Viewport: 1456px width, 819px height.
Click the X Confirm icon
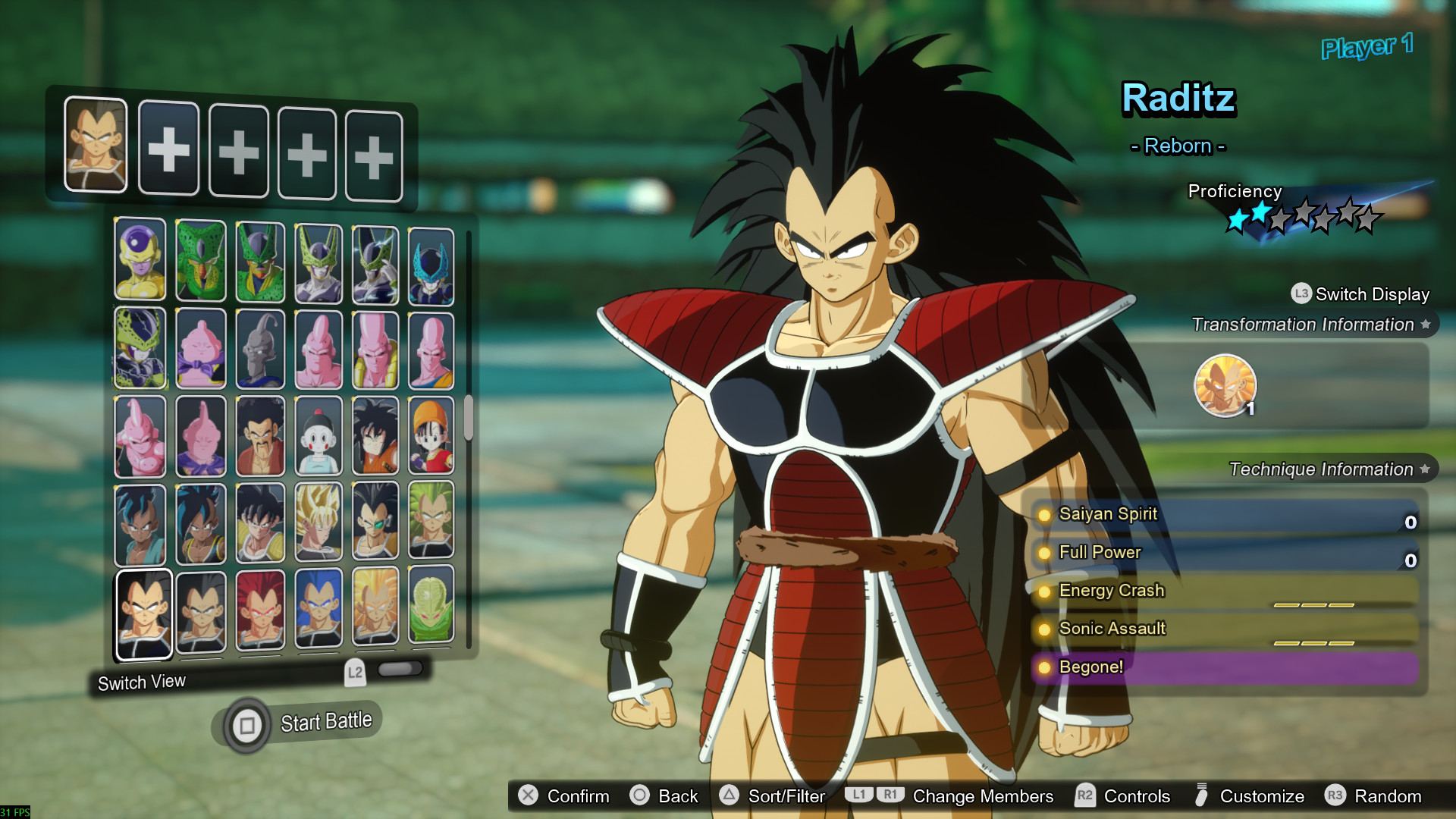tap(527, 796)
